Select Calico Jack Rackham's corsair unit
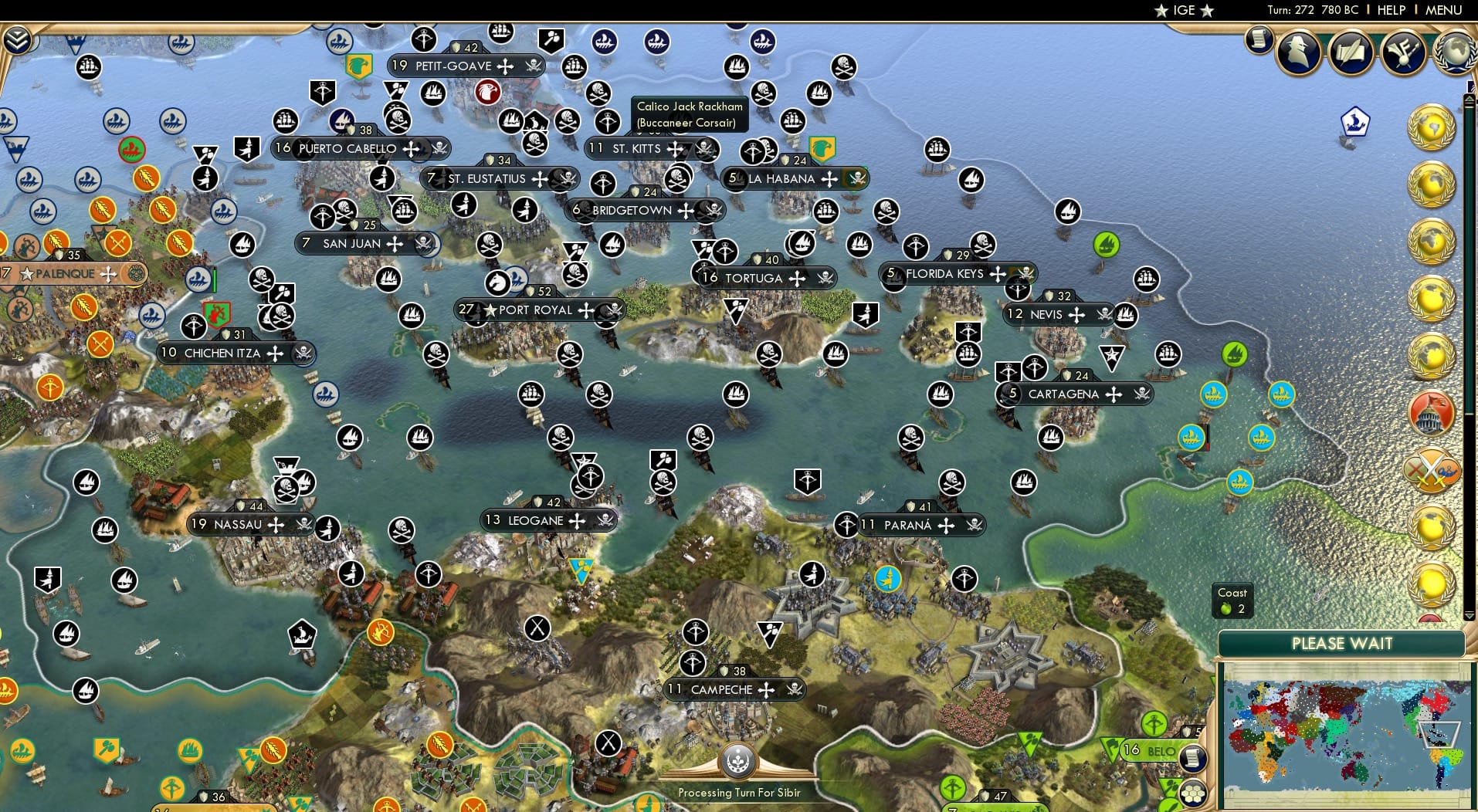This screenshot has width=1478, height=812. tap(680, 123)
